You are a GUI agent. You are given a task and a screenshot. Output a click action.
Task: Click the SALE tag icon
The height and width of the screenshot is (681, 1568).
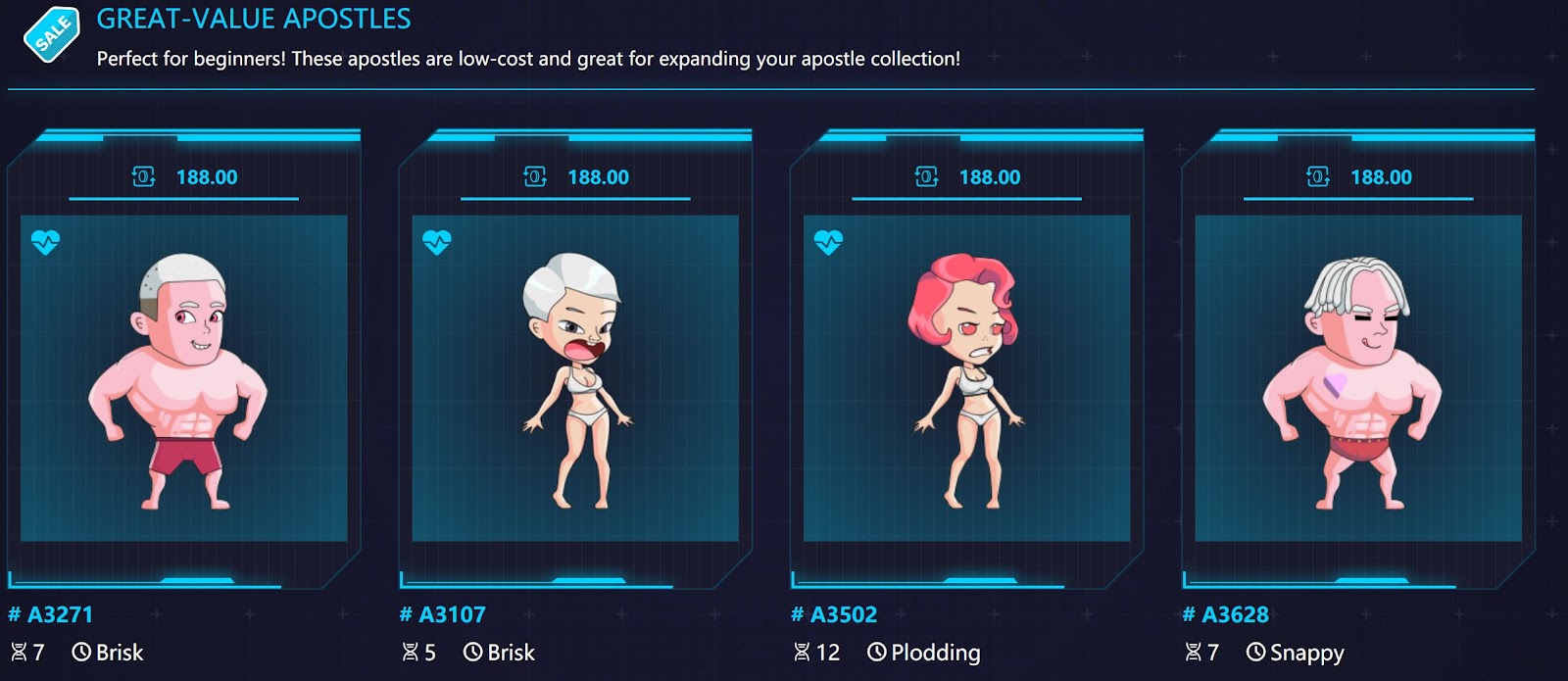click(x=51, y=34)
